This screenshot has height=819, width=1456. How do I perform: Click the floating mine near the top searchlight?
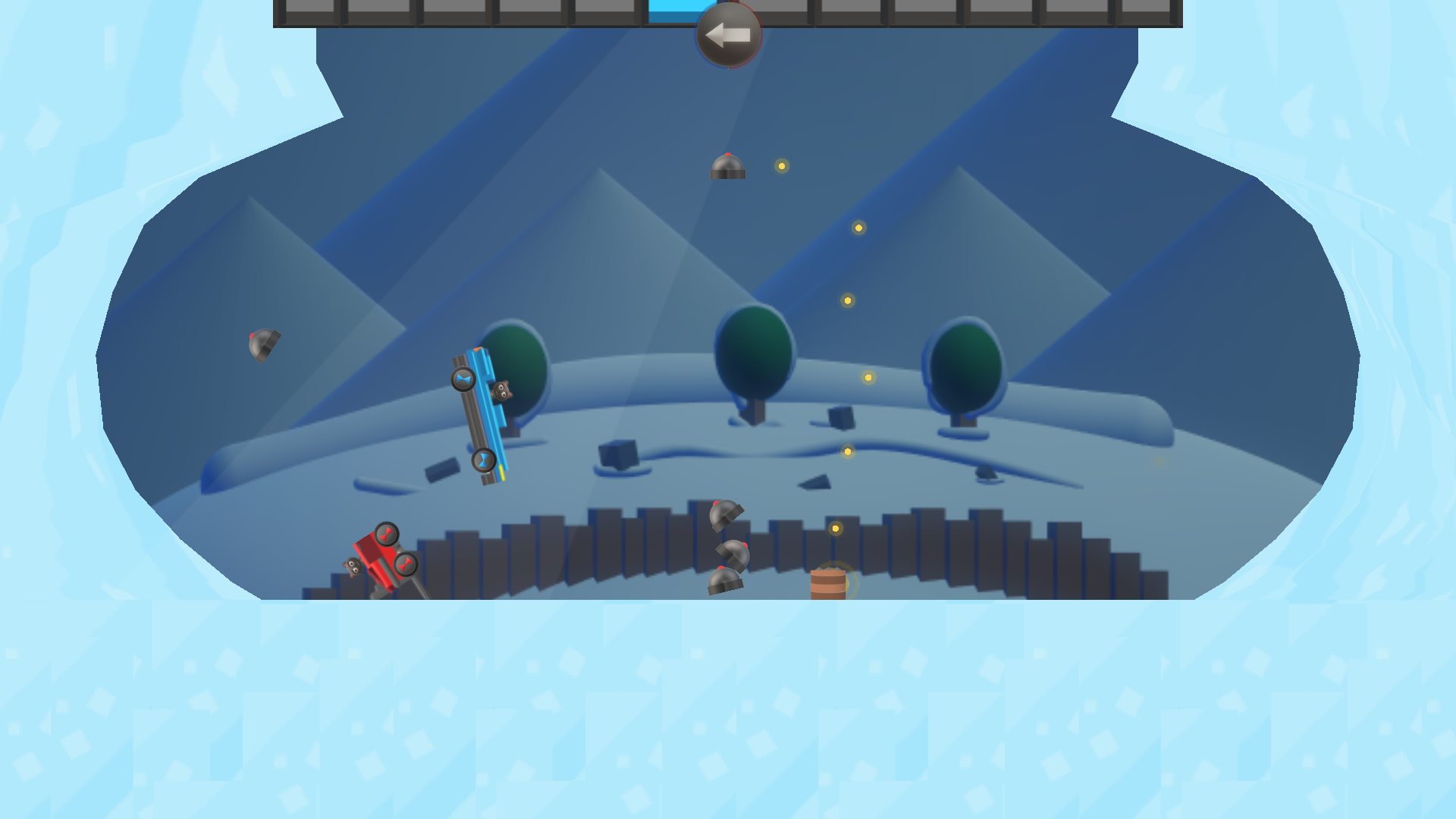click(x=726, y=165)
